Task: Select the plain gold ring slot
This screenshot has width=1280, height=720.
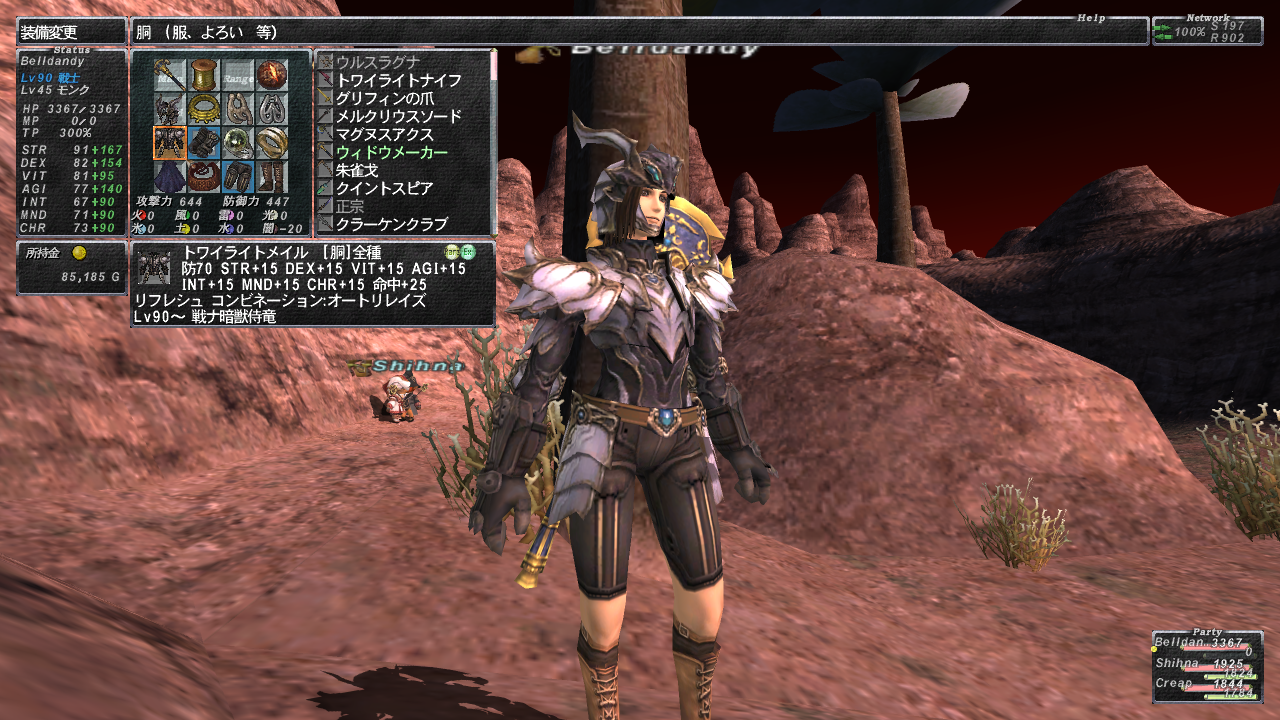Action: pos(271,143)
